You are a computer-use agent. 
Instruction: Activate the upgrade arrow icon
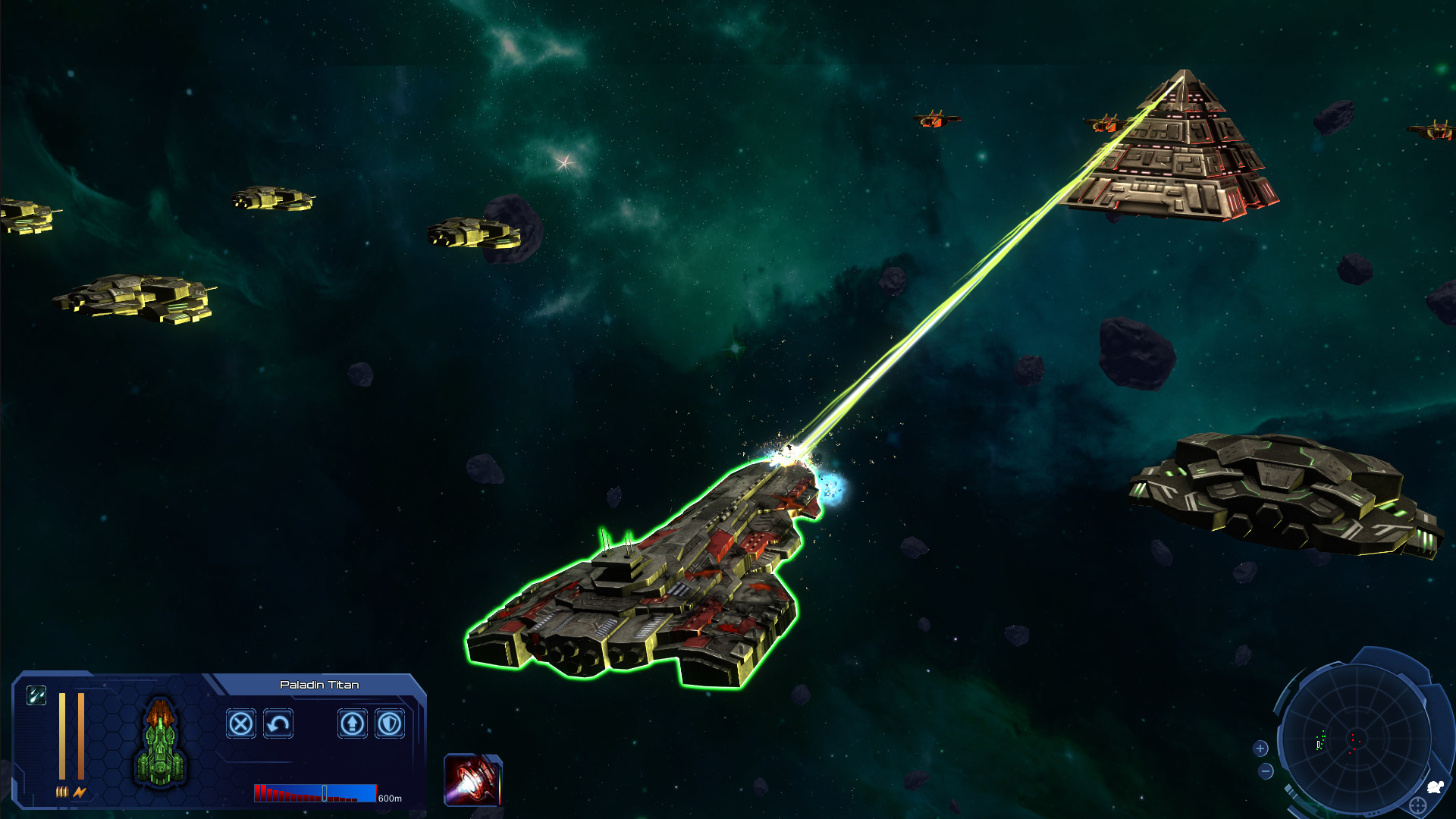[x=352, y=724]
